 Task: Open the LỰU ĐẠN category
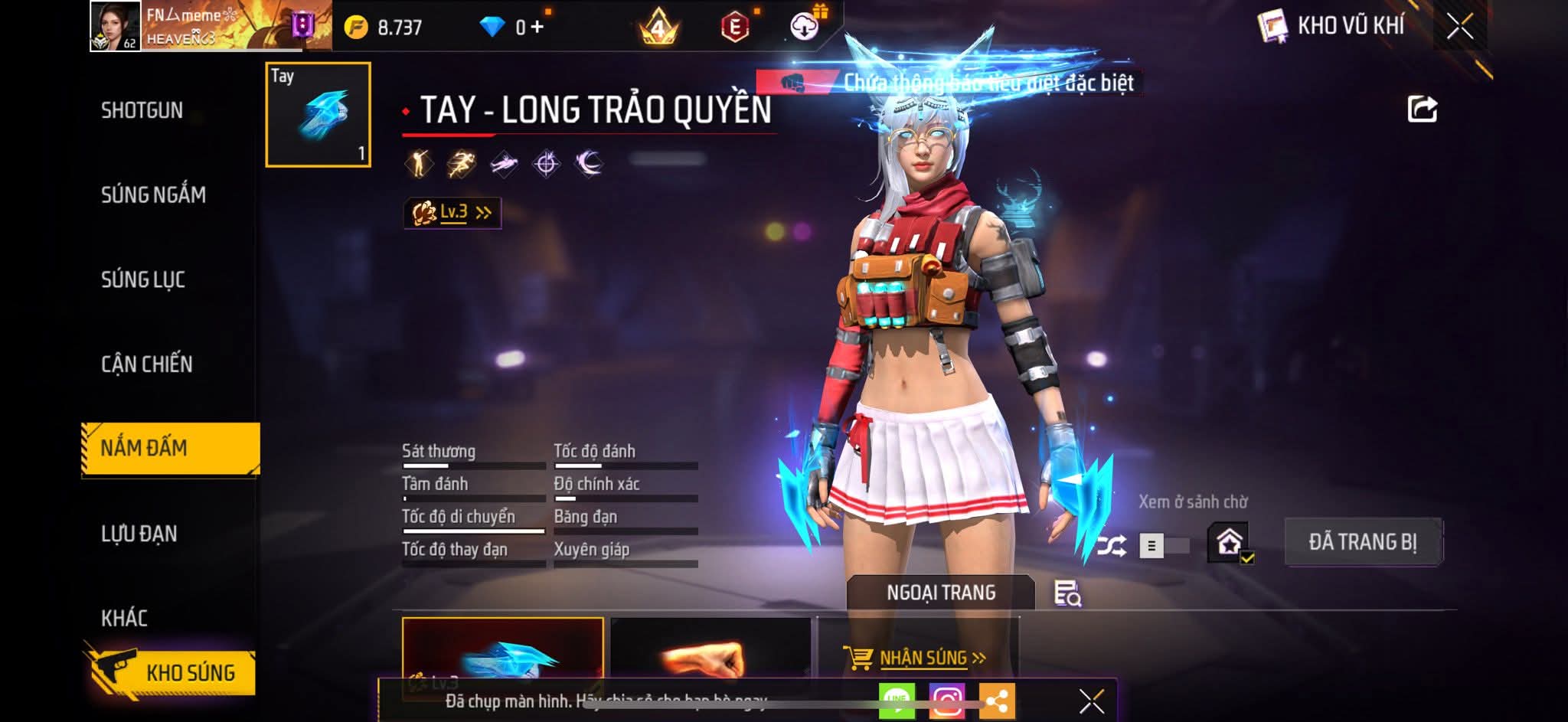139,534
